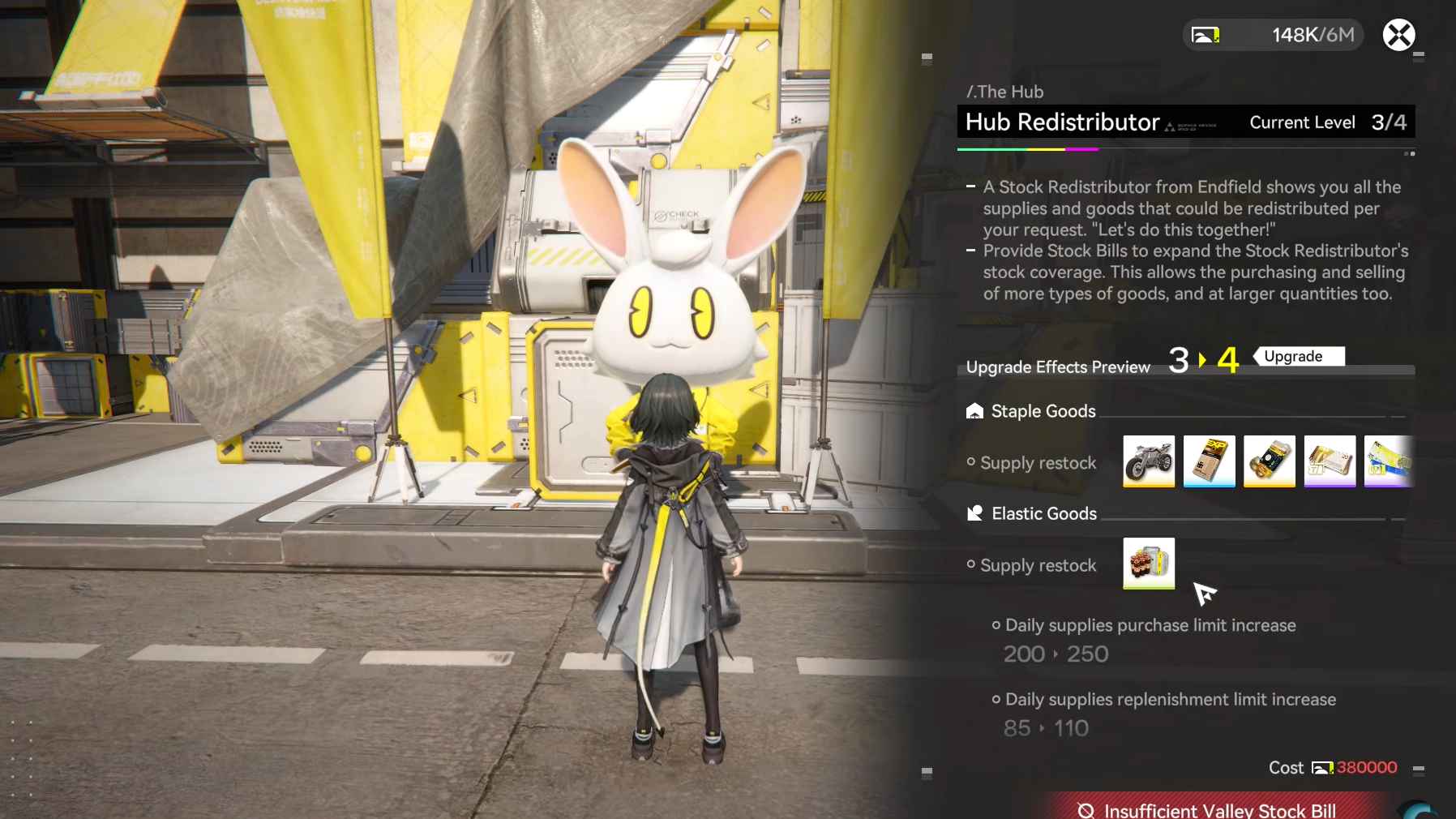
Task: Select the motorcycle item in Staple Goods
Action: pyautogui.click(x=1149, y=461)
